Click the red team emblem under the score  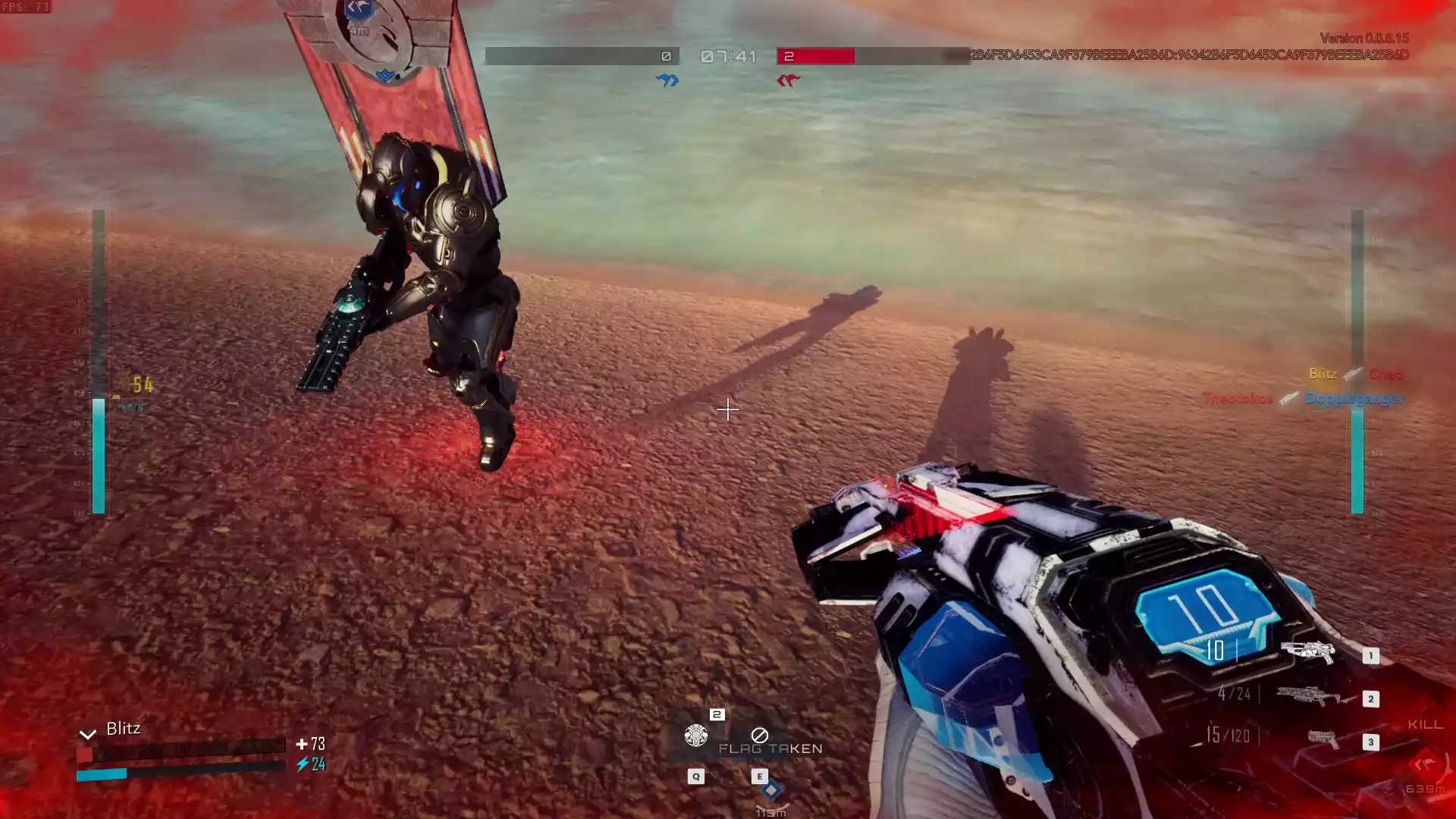click(x=788, y=80)
